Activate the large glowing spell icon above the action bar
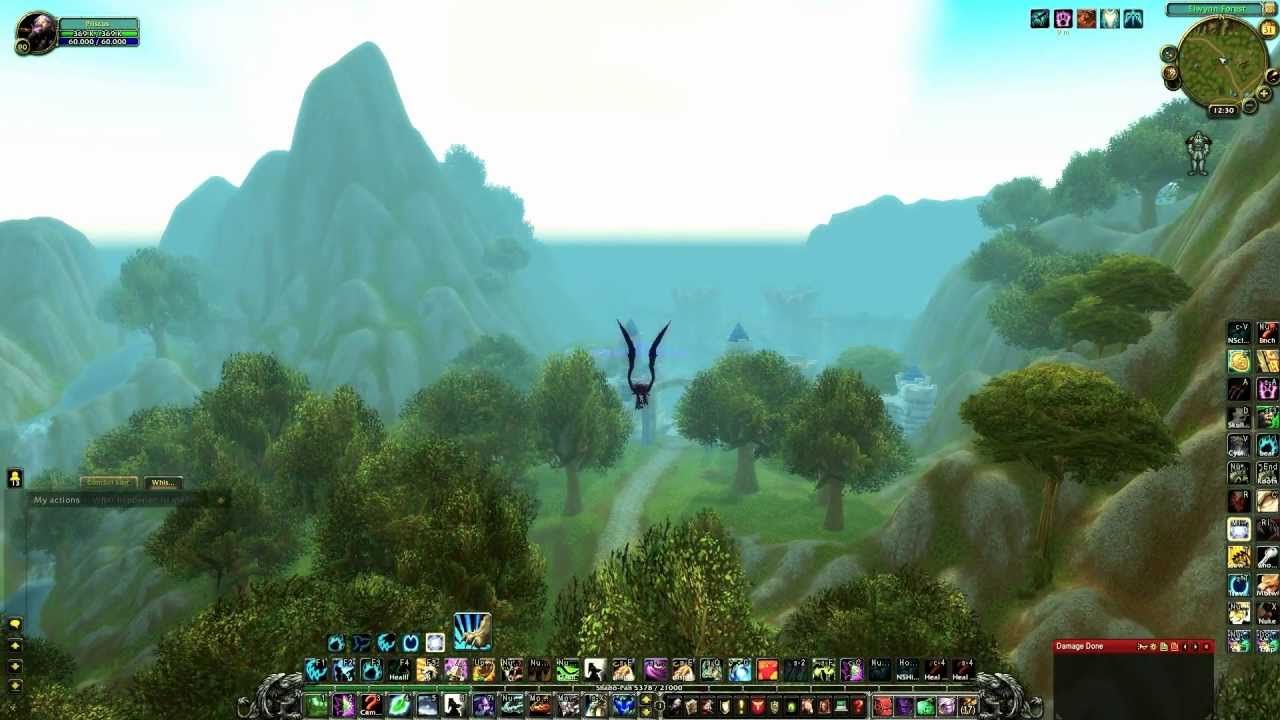This screenshot has width=1280, height=720. click(472, 630)
